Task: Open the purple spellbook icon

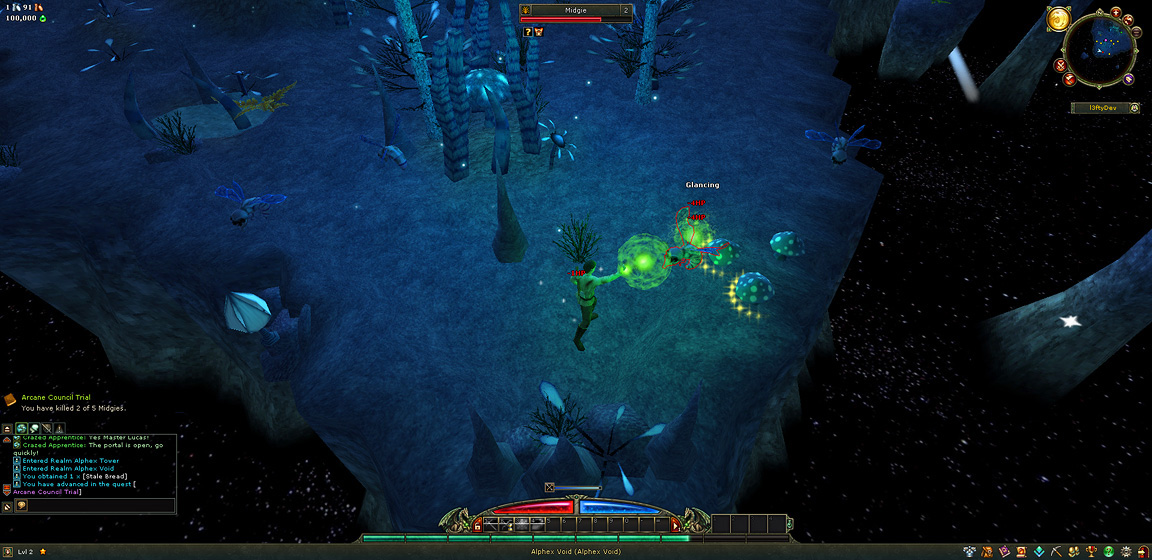Action: (1005, 552)
